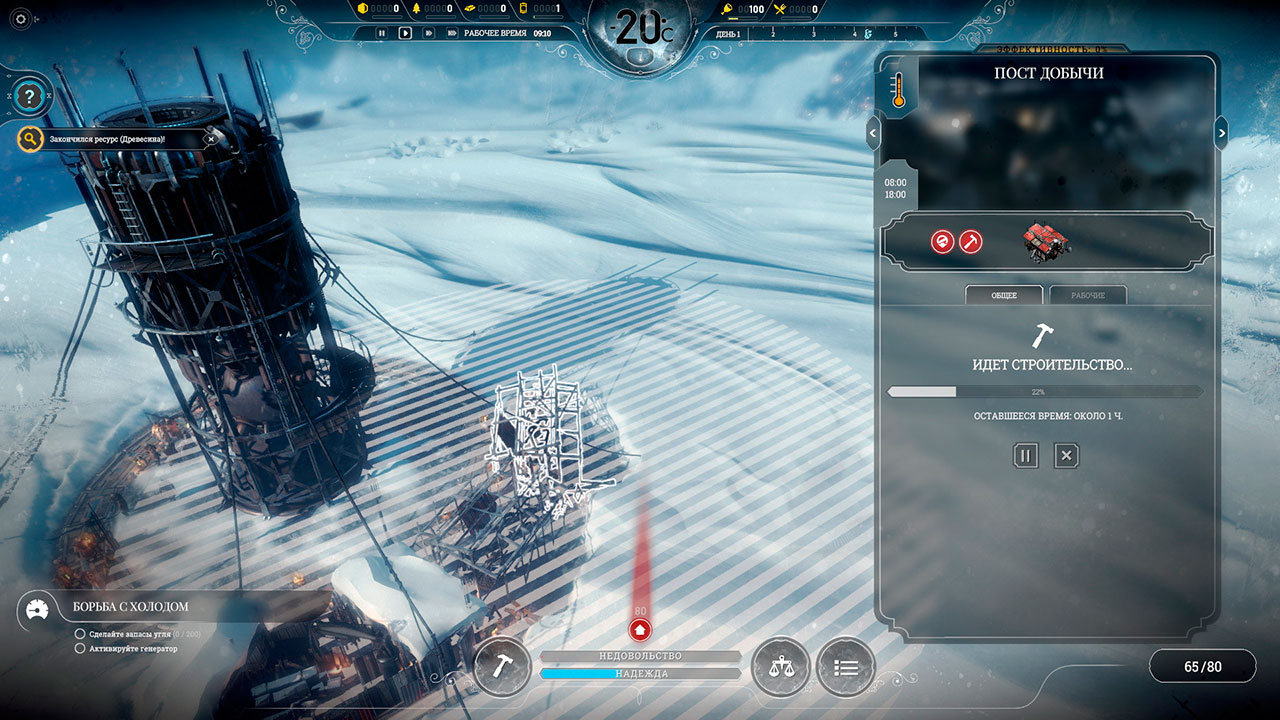Cancel the construction with the X button
The height and width of the screenshot is (720, 1280).
1067,456
